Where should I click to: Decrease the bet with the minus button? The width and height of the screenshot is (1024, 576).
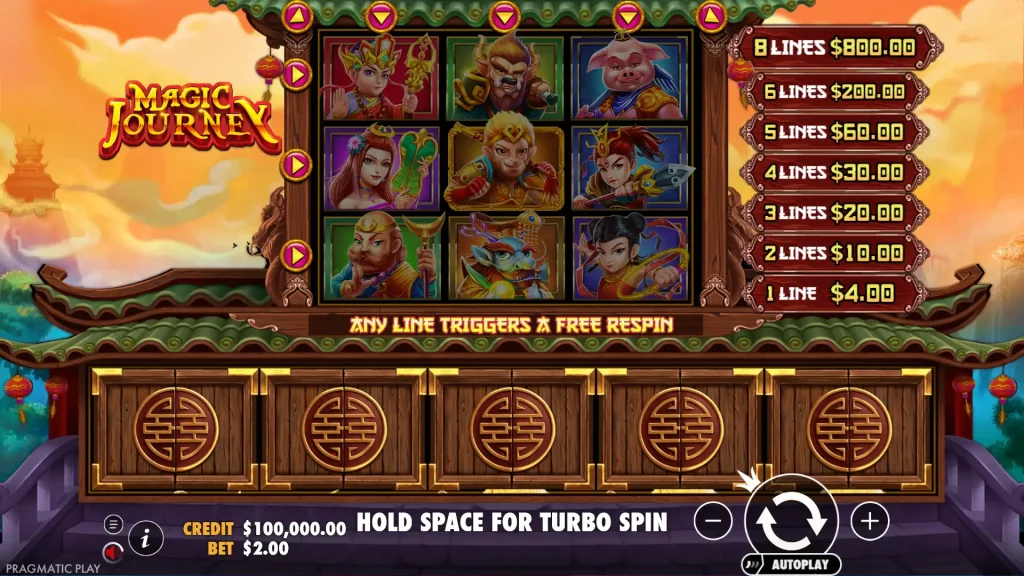pos(713,520)
